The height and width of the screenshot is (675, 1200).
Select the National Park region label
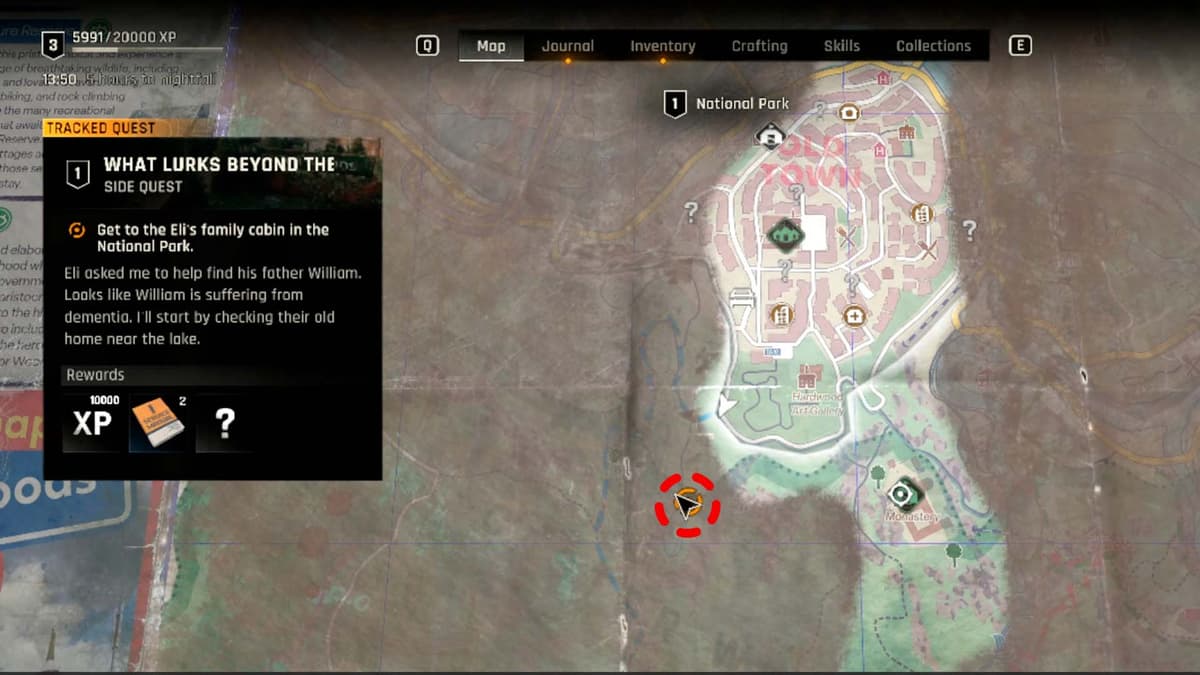click(741, 104)
